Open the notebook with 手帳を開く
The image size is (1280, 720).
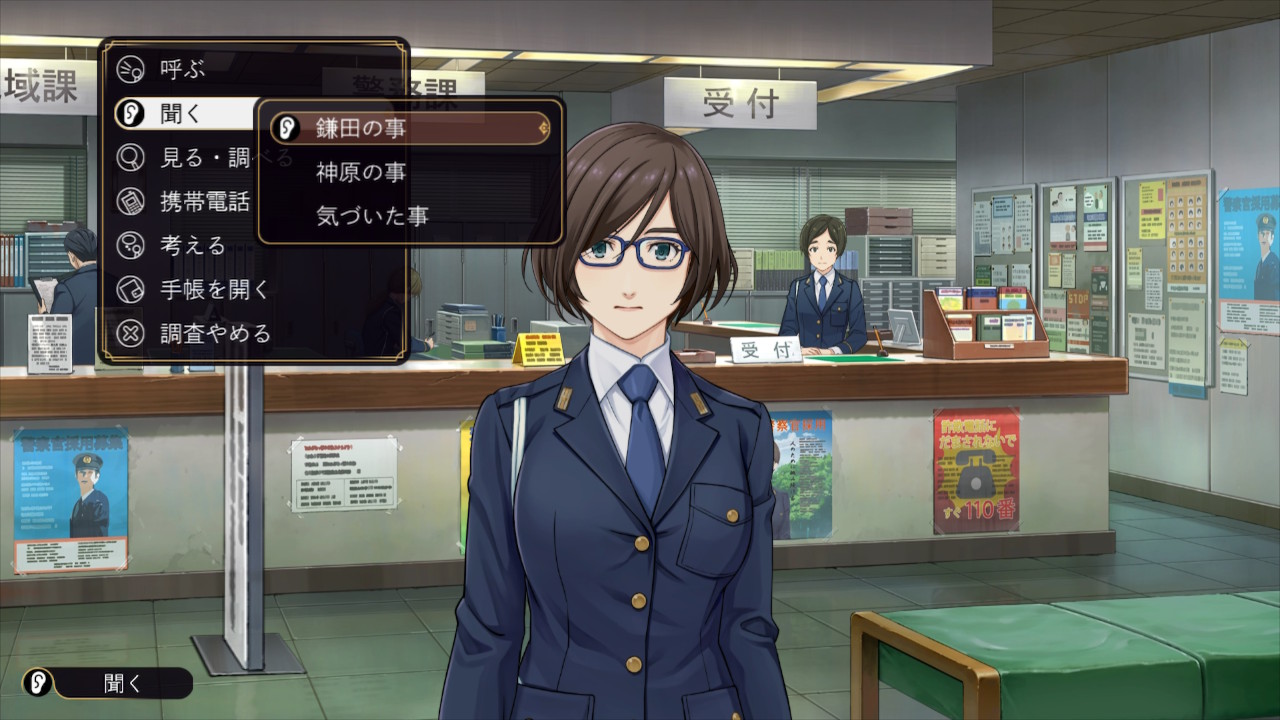click(215, 289)
